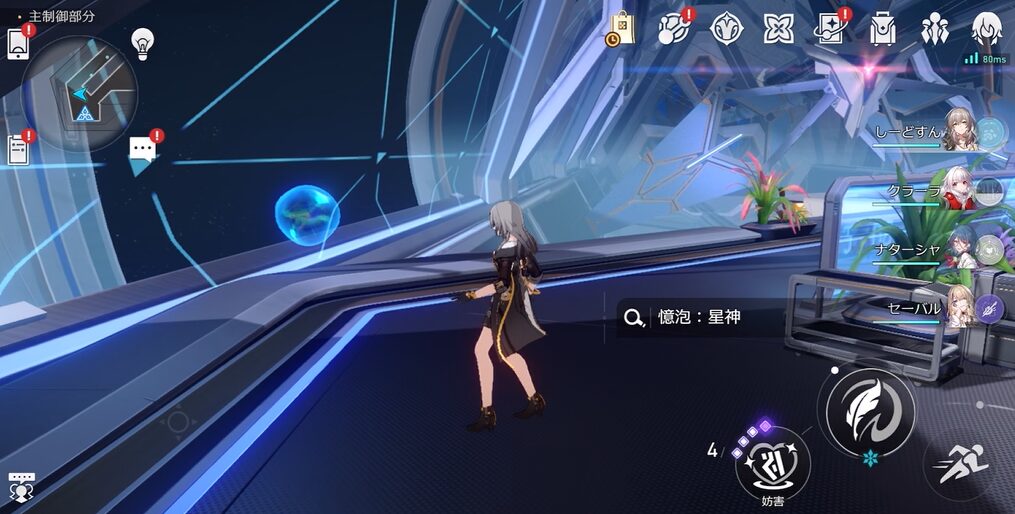Tap the lightbulb hint icon
This screenshot has height=514, width=1015.
(x=143, y=42)
